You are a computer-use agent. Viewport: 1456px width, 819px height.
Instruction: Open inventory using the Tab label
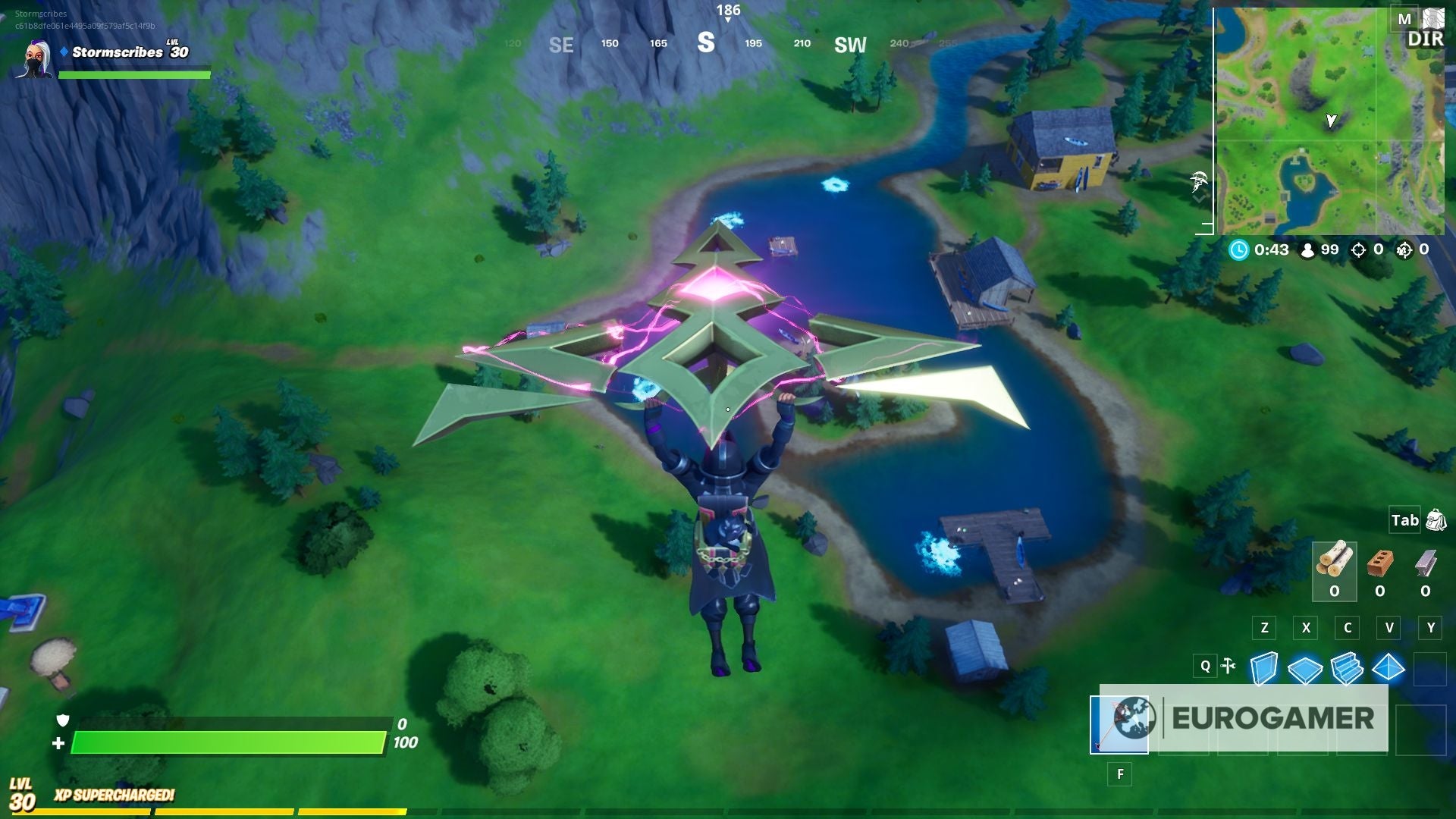tap(1404, 521)
